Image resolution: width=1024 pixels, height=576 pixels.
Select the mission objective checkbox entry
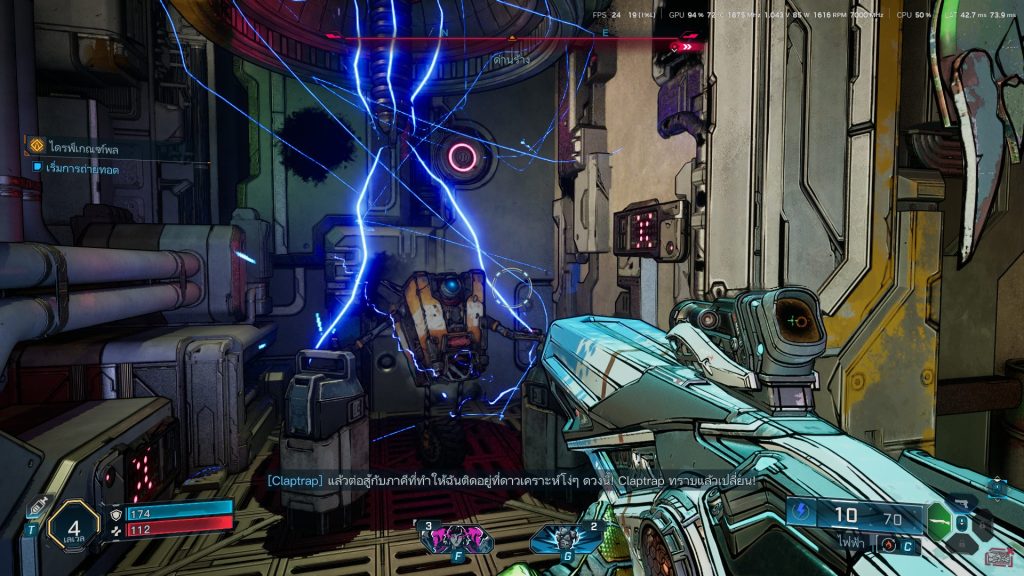(82, 167)
